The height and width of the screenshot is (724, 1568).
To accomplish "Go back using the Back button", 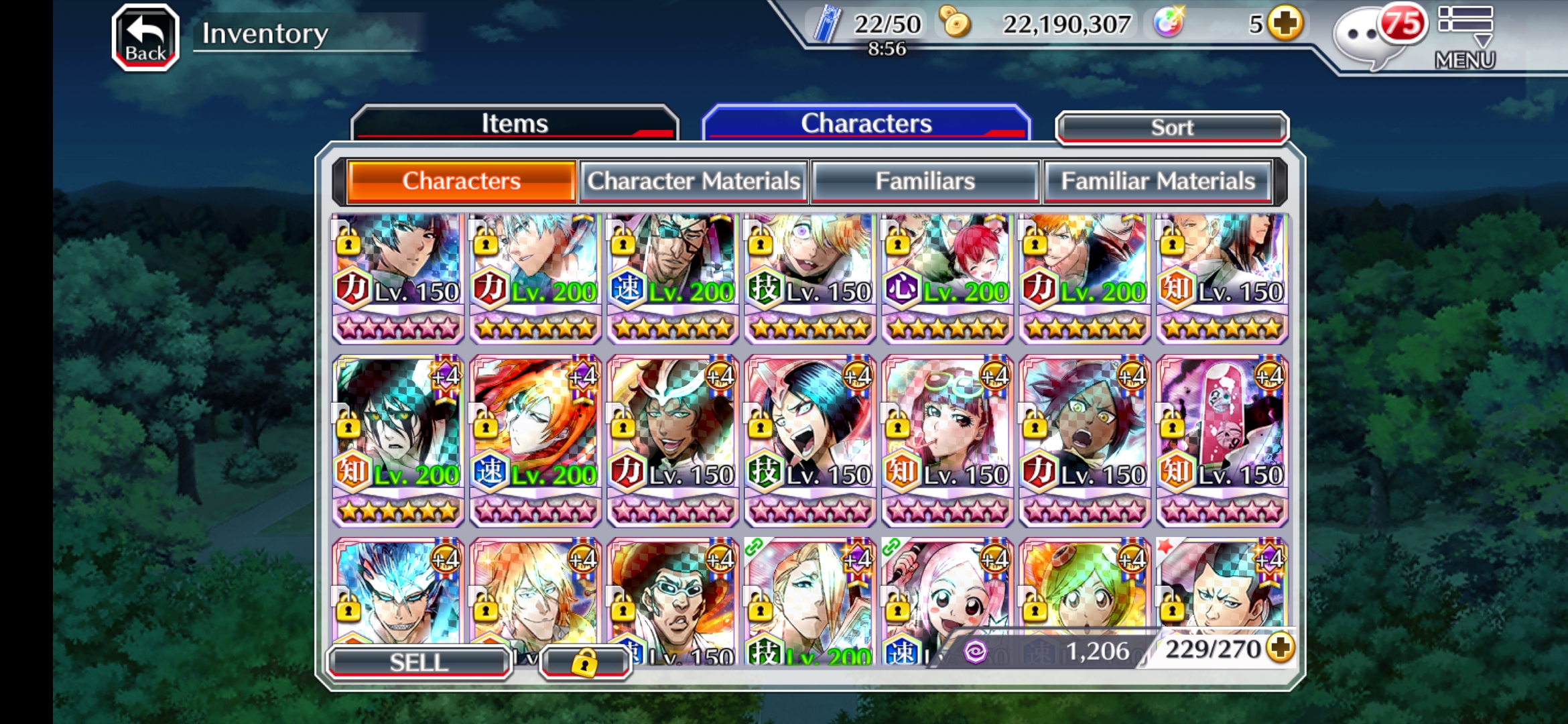I will [x=145, y=38].
